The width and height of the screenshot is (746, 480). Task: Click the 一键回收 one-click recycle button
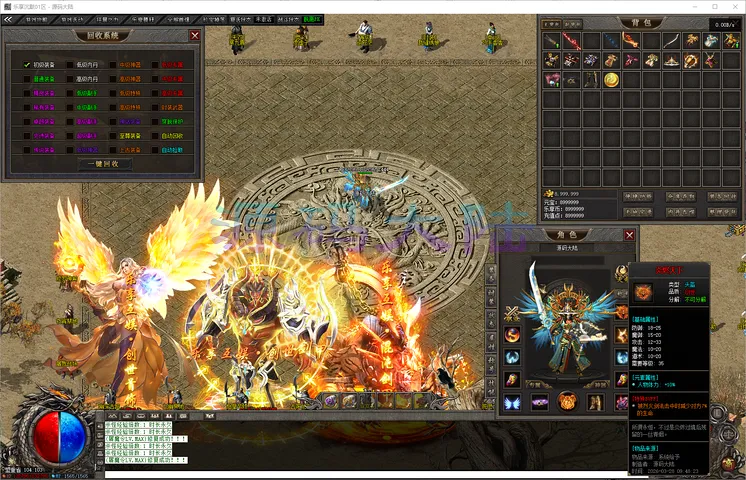[104, 164]
